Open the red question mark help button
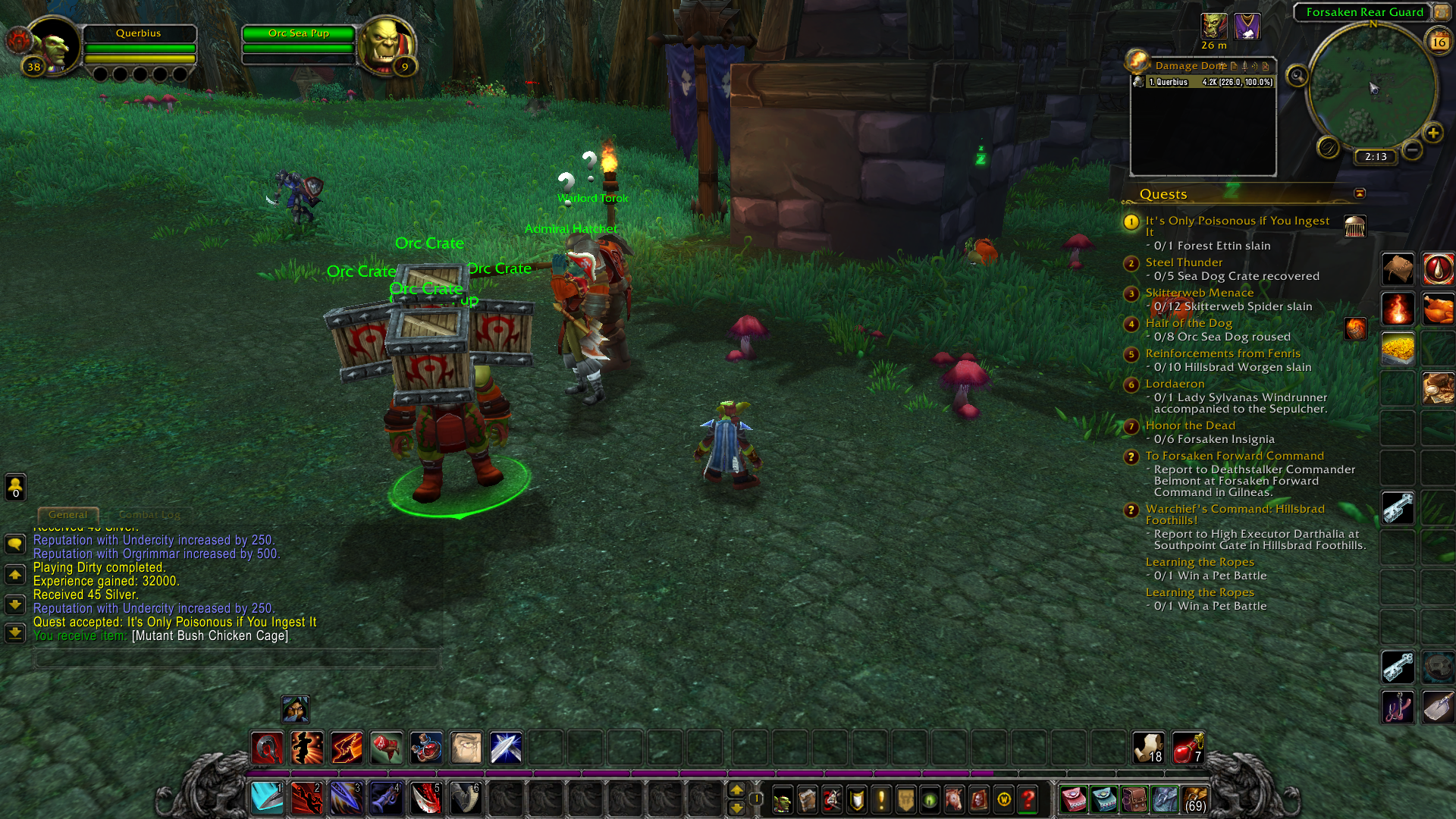Viewport: 1456px width, 819px height. (1028, 799)
